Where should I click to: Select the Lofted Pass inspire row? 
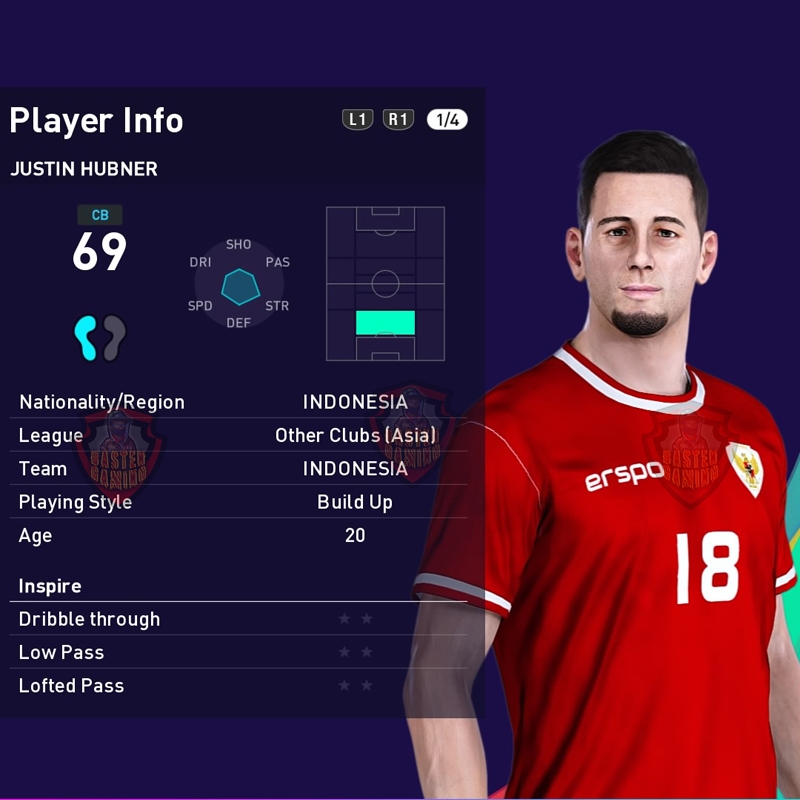(238, 686)
